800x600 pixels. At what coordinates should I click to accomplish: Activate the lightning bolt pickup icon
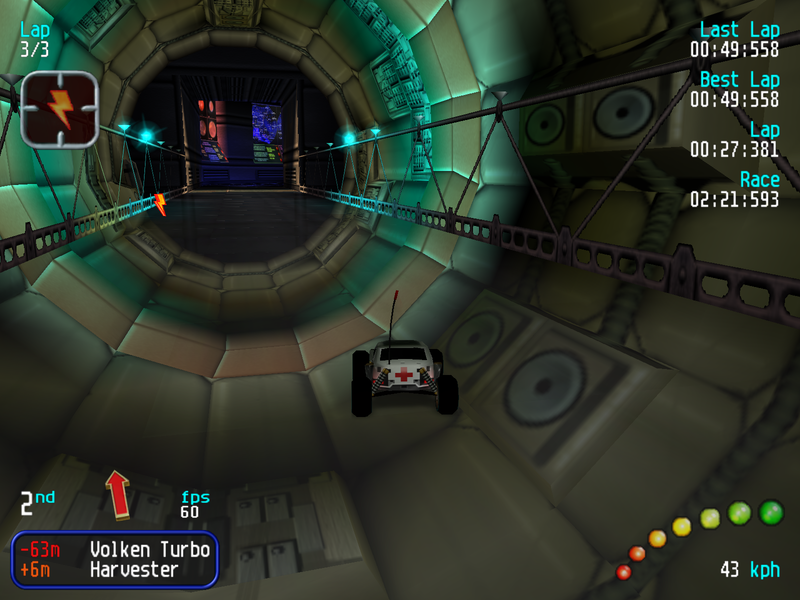[x=59, y=109]
